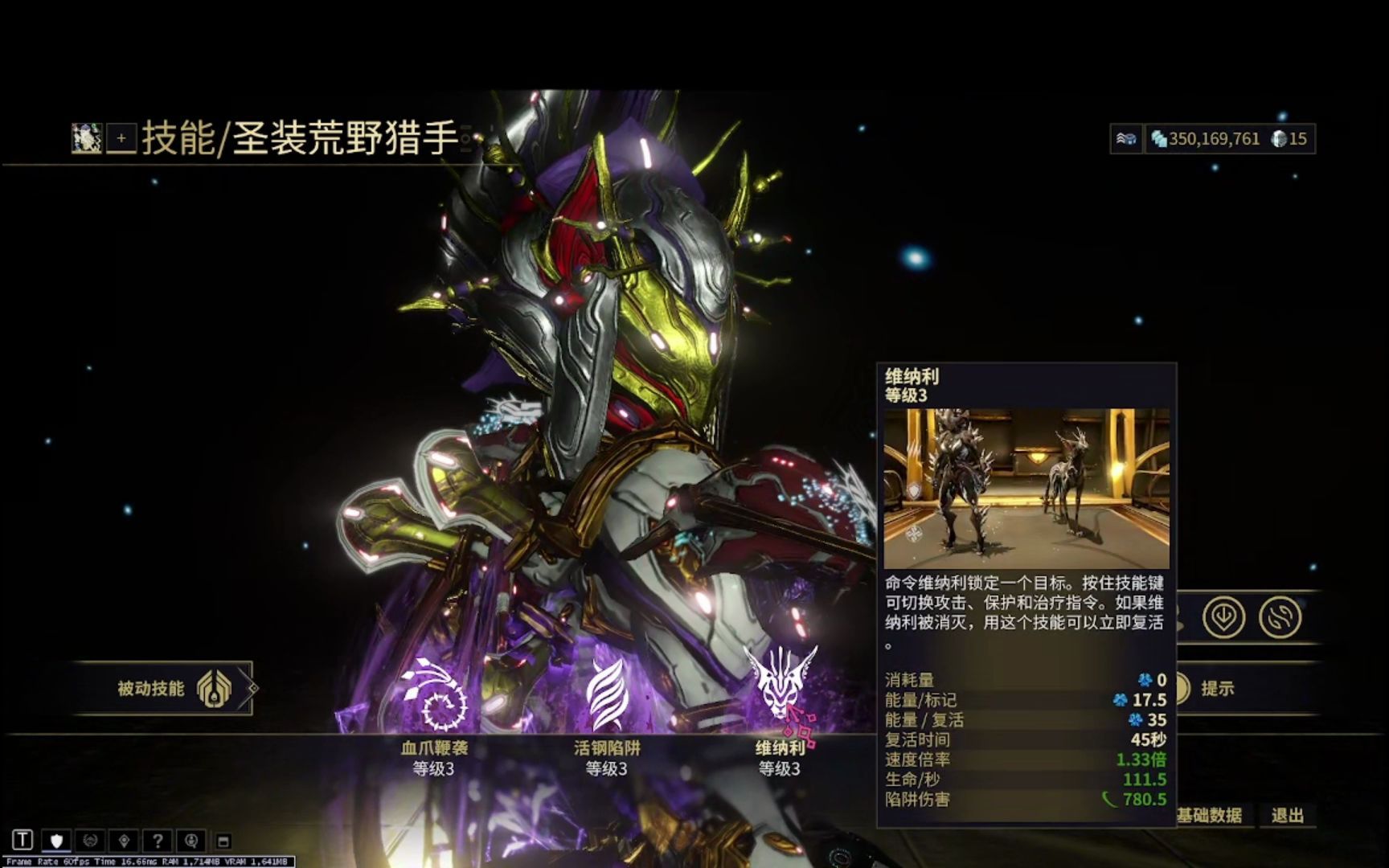Screen dimensions: 1389x868
Task: Click the T button in the bottom toolbar
Action: coord(23,841)
